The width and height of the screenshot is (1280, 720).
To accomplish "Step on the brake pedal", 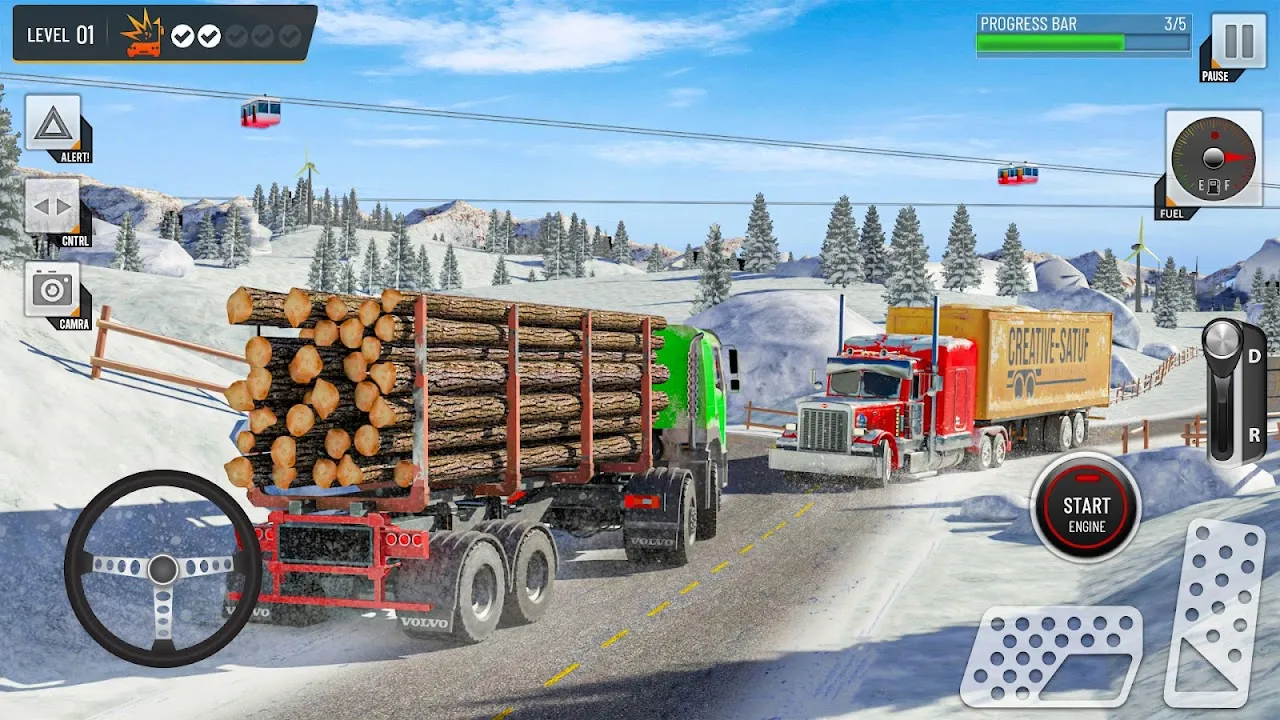I will (x=1050, y=655).
